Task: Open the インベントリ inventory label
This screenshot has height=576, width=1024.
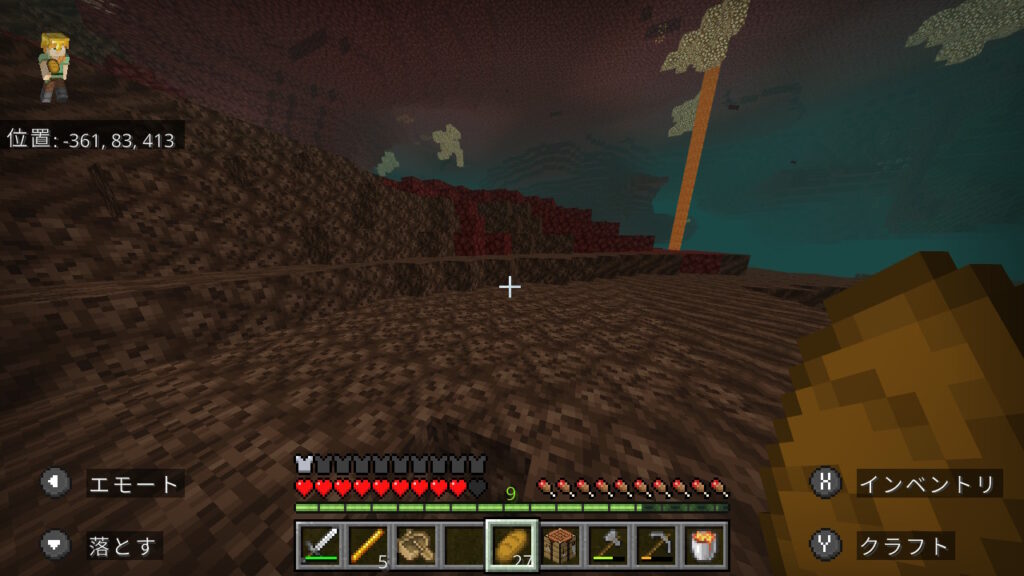Action: click(928, 485)
